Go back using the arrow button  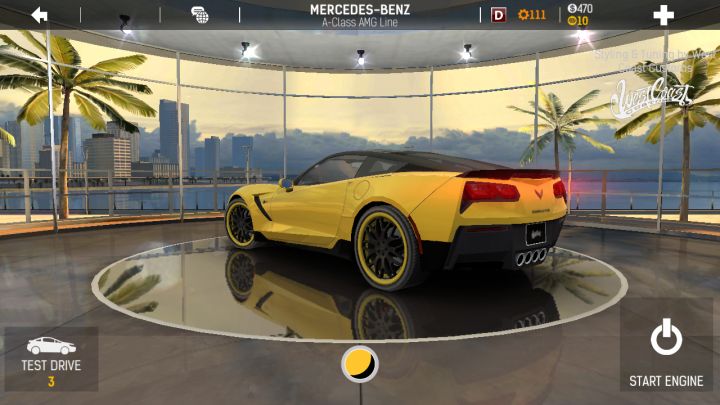[39, 15]
